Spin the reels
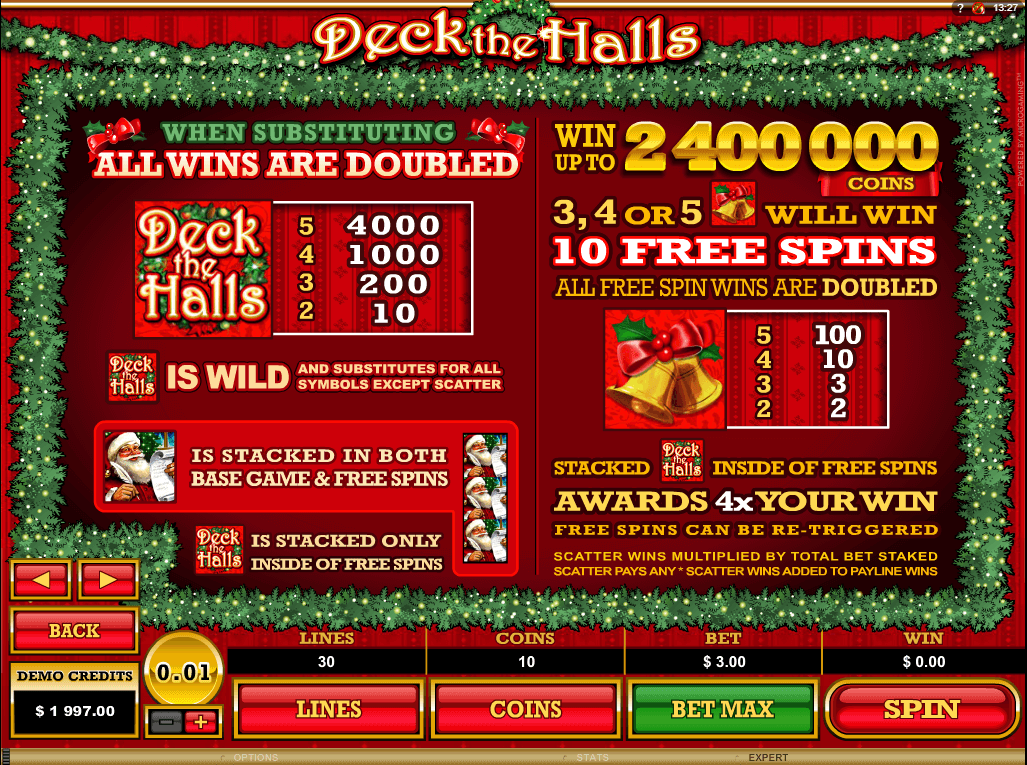 click(x=921, y=709)
